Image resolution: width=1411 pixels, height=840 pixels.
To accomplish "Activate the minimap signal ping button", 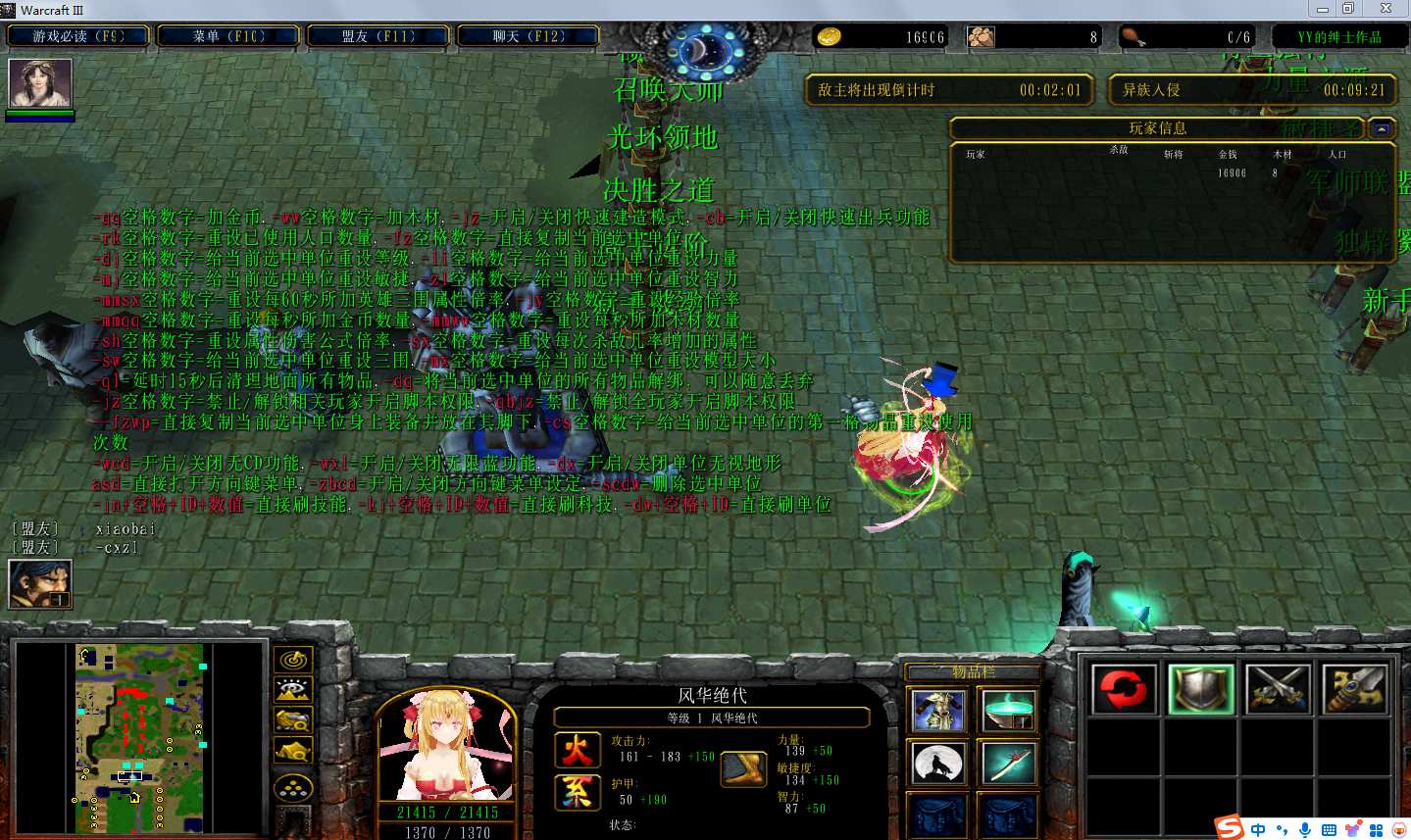I will coord(293,661).
